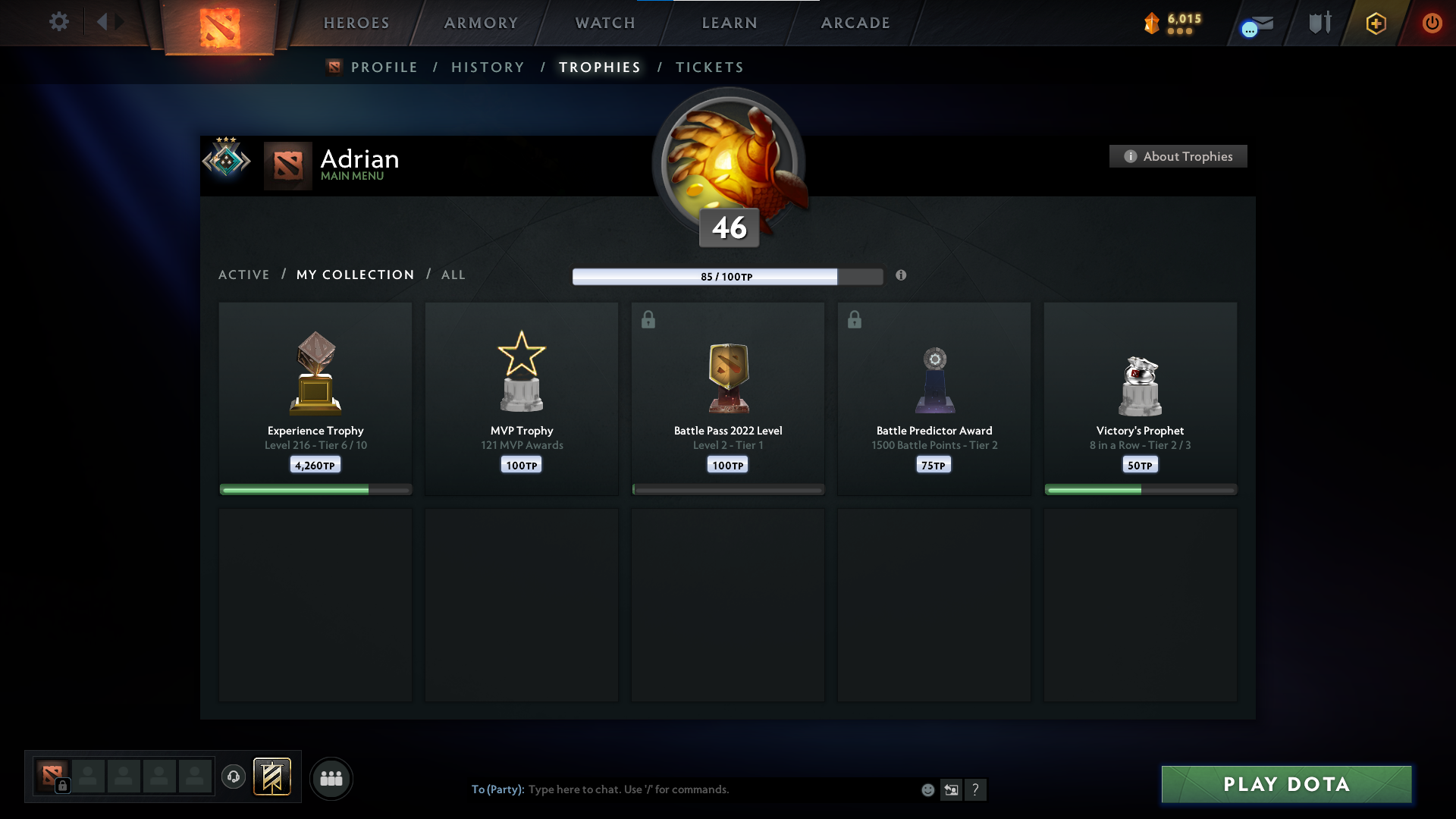Click the Dota Plus hexagon plus icon
Screen dimensions: 1456x819
pyautogui.click(x=1376, y=23)
